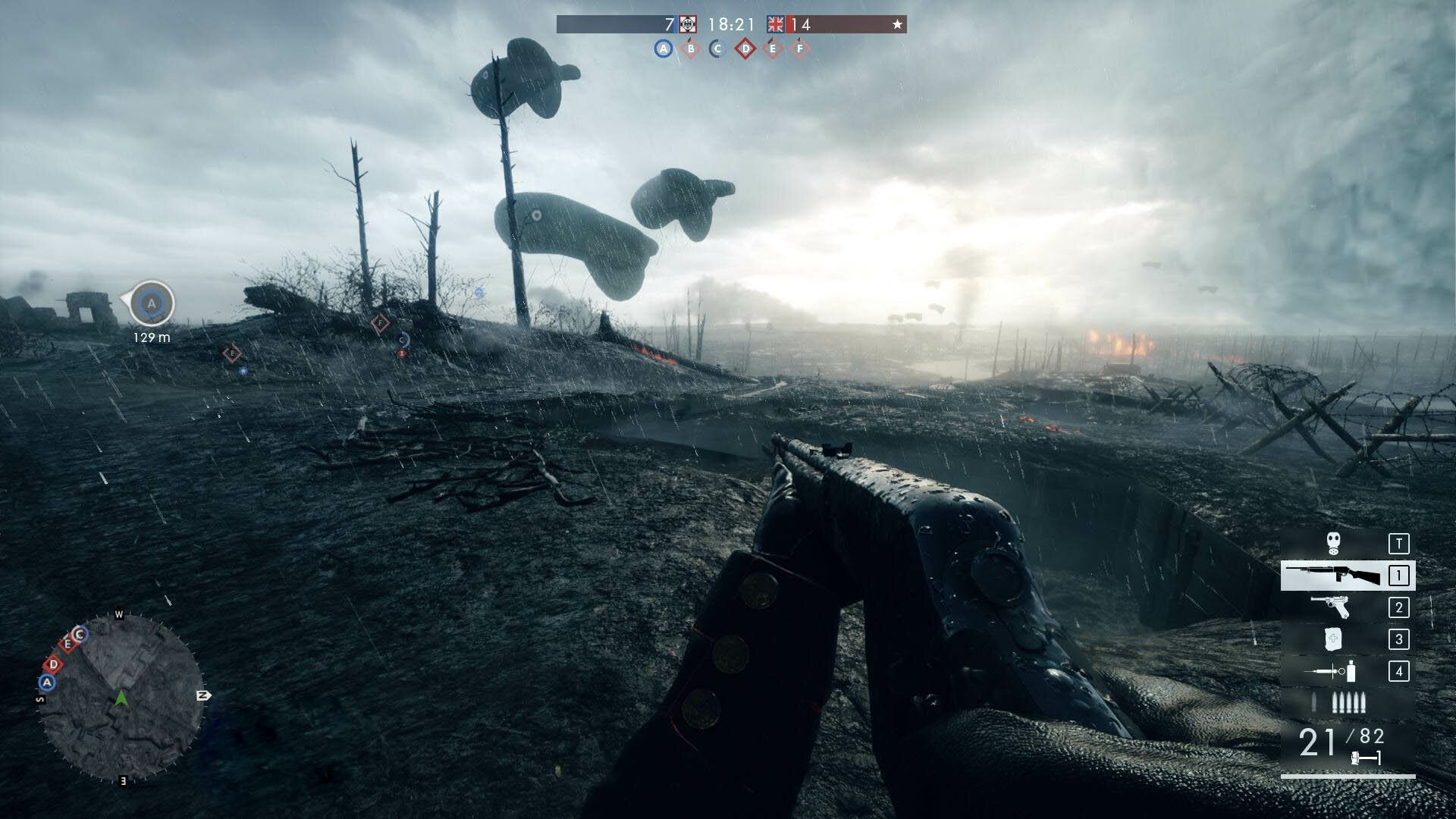Select objective D flag in top capture row
1456x819 pixels.
coord(745,49)
